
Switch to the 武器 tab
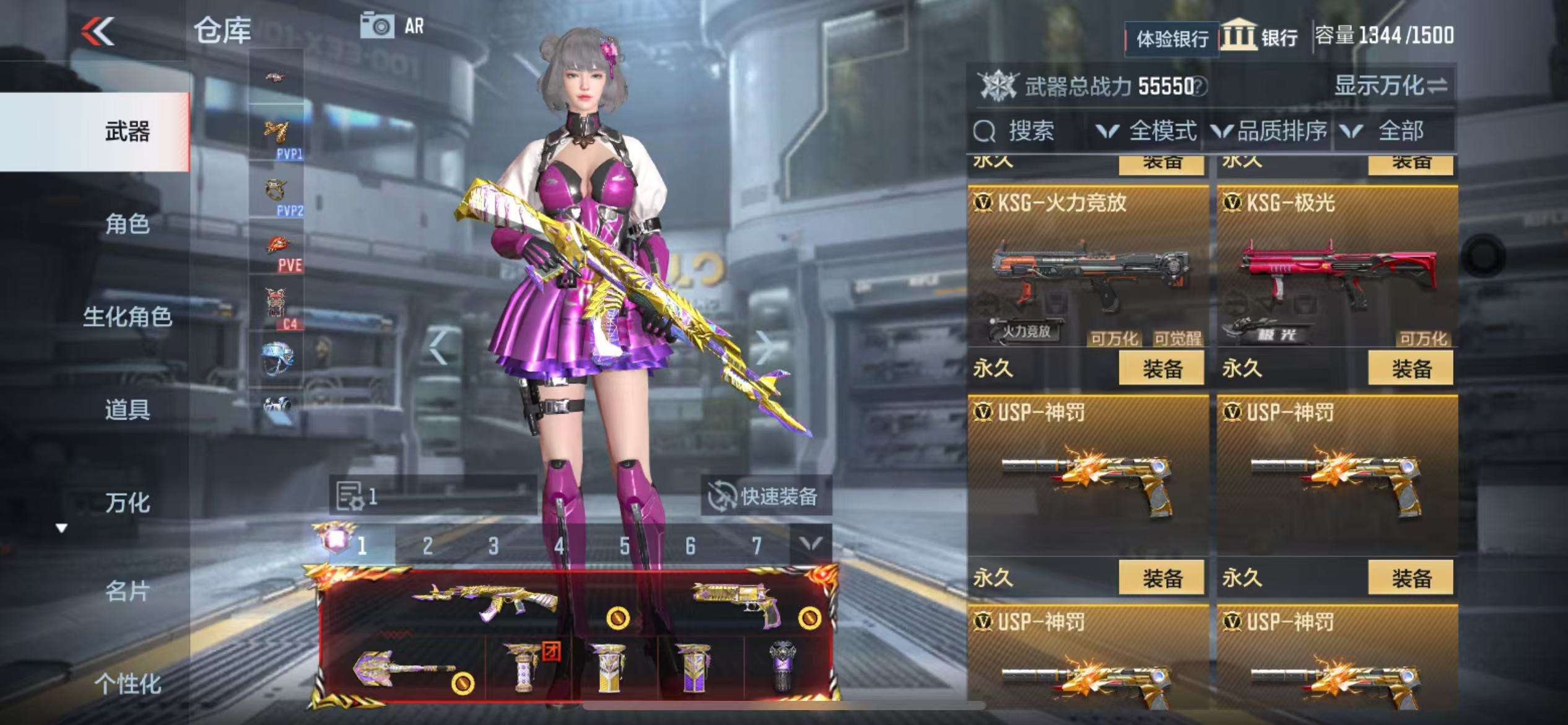point(127,132)
